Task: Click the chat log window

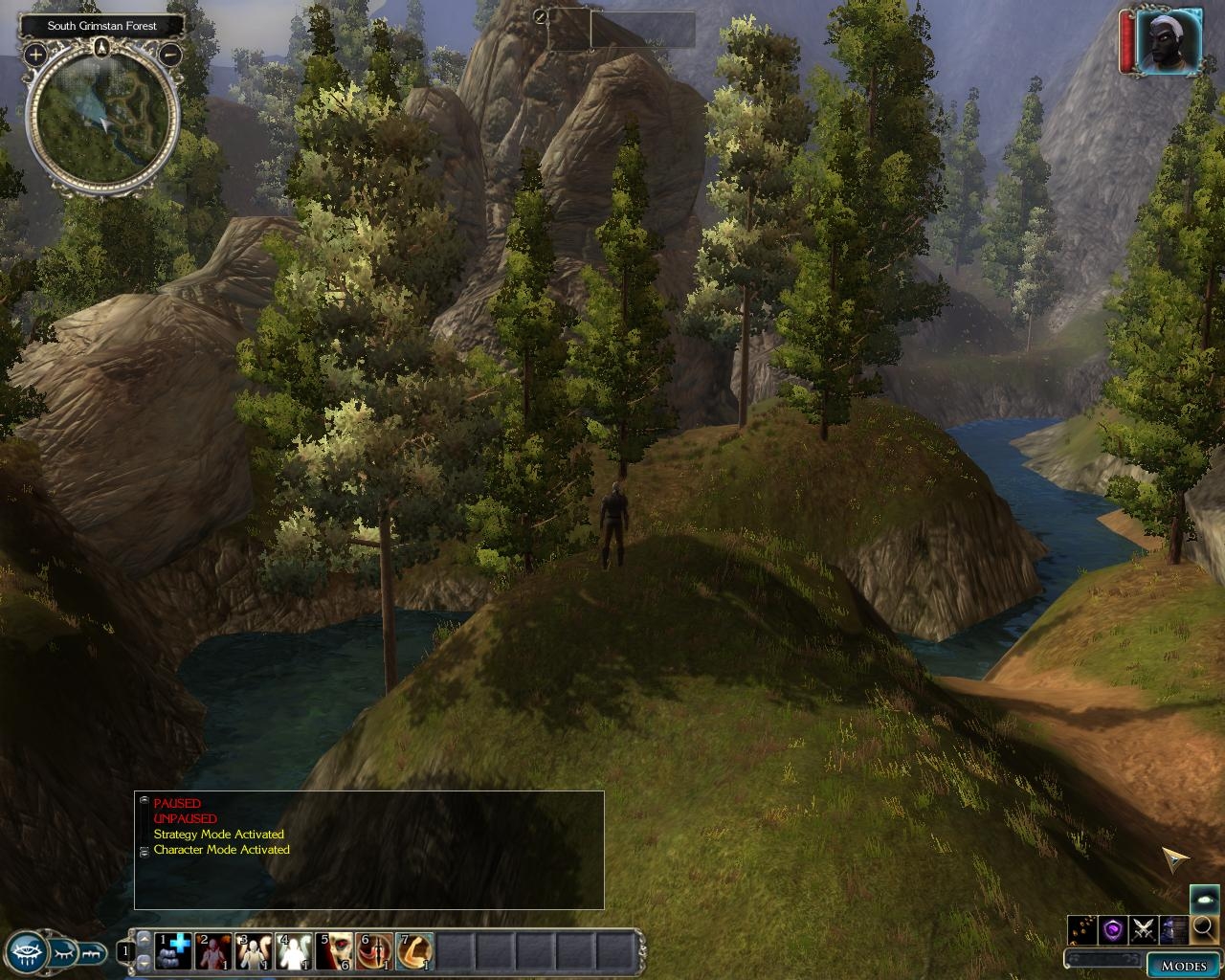Action: coord(368,850)
